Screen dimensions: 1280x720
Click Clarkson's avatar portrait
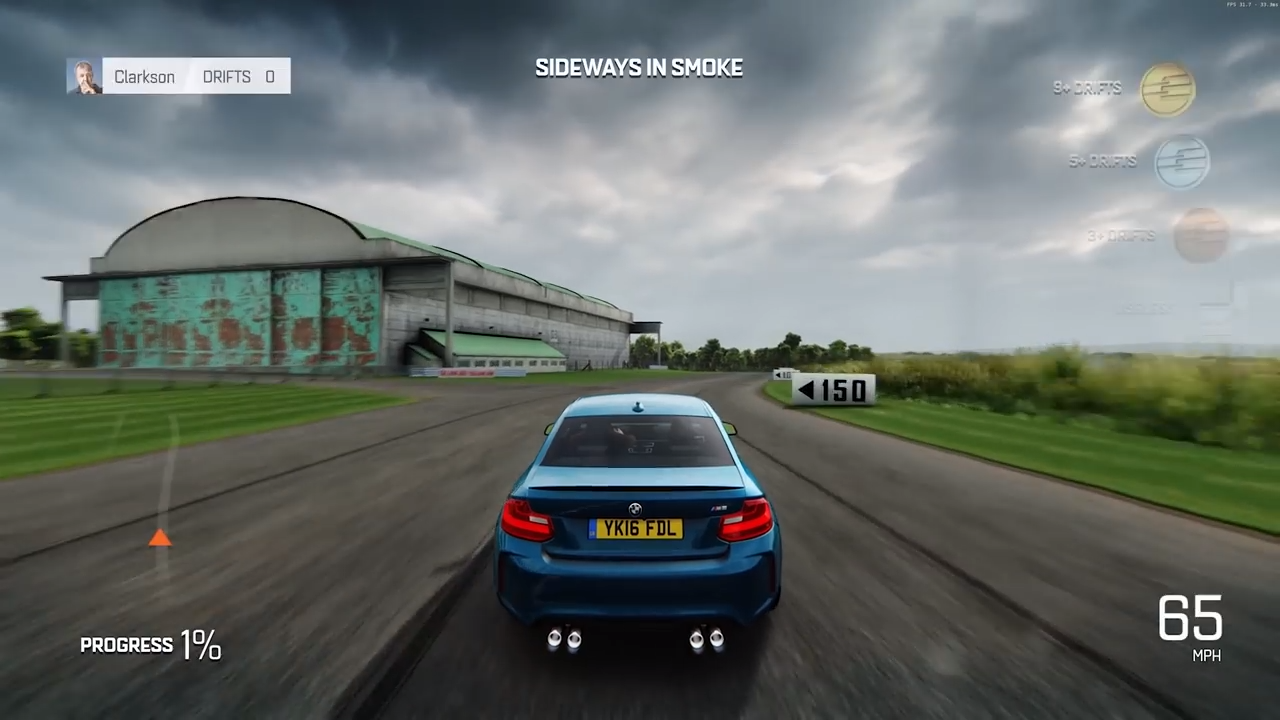[84, 76]
